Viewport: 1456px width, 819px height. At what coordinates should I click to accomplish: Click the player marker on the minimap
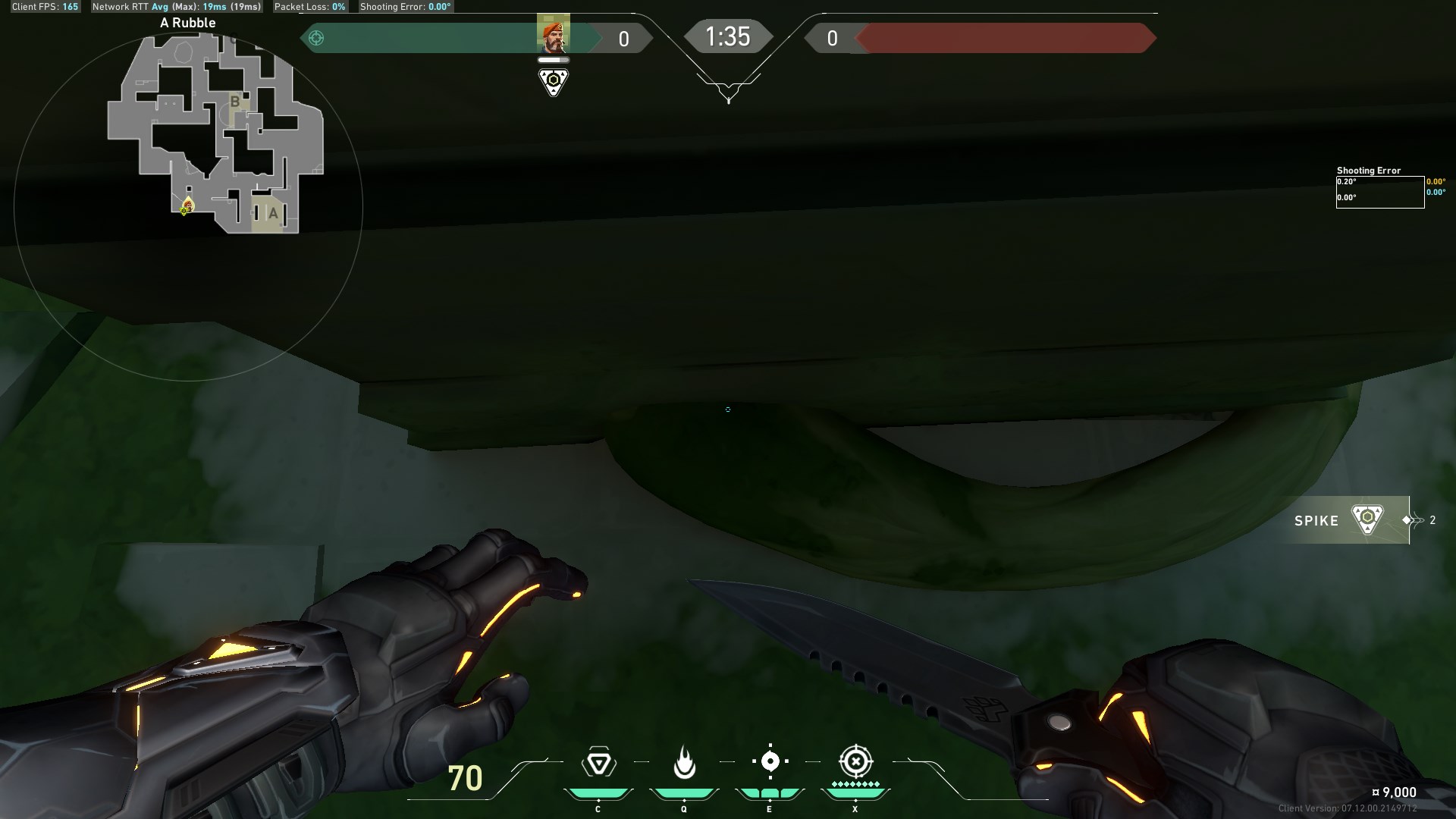click(187, 206)
